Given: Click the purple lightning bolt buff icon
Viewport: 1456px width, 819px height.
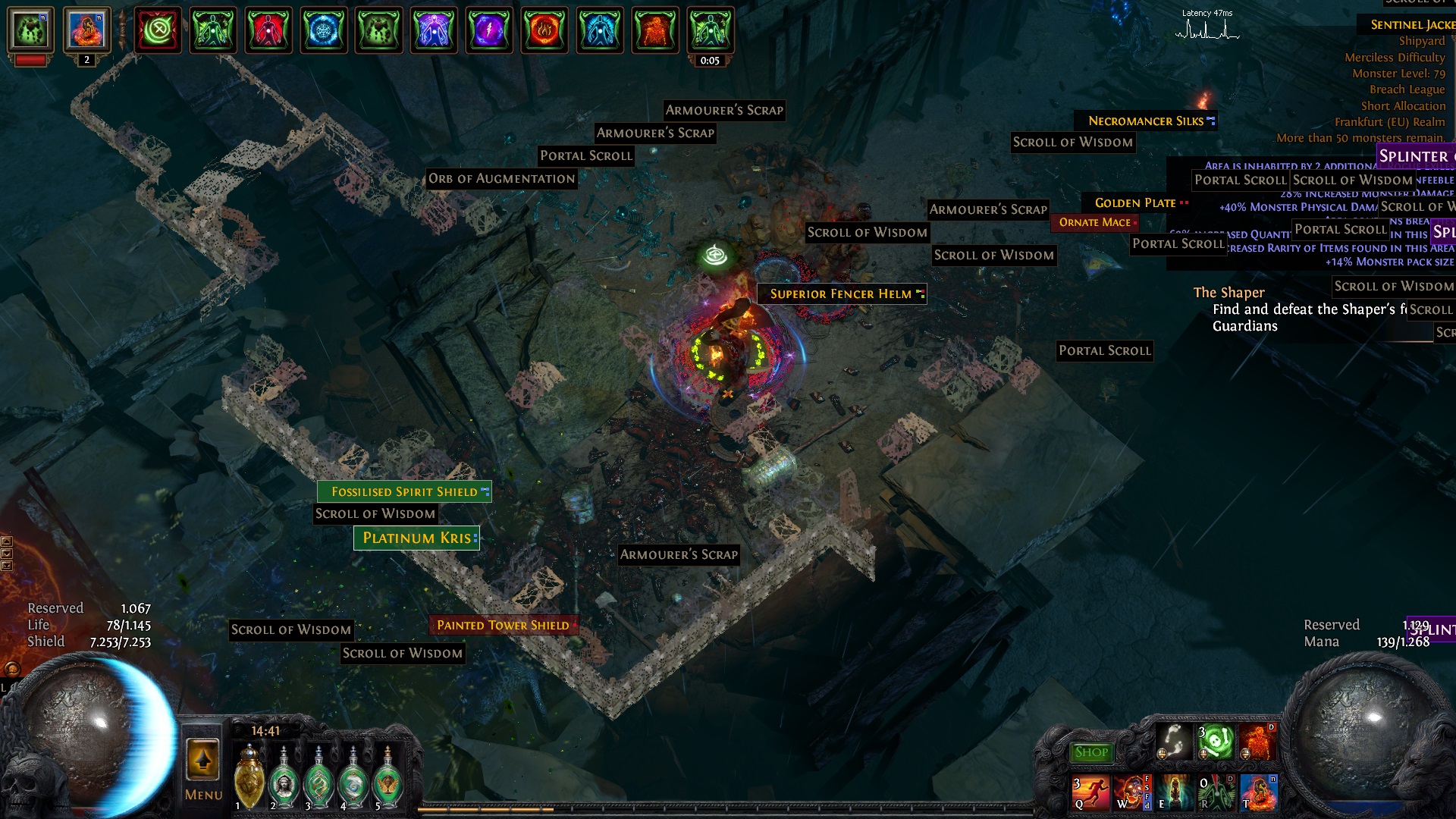Looking at the screenshot, I should pyautogui.click(x=489, y=30).
